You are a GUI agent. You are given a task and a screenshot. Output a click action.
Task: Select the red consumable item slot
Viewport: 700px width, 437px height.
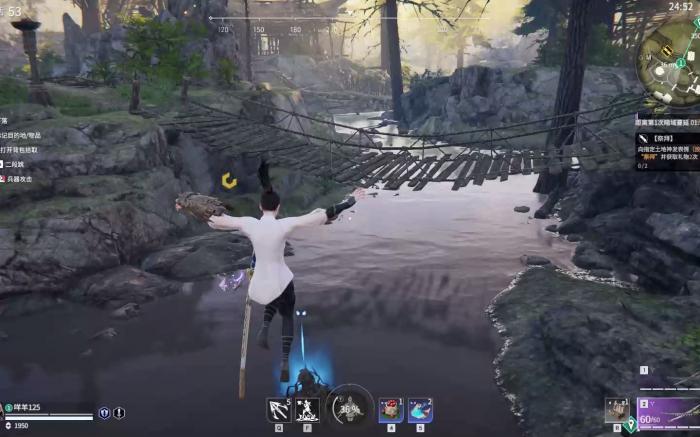point(391,409)
